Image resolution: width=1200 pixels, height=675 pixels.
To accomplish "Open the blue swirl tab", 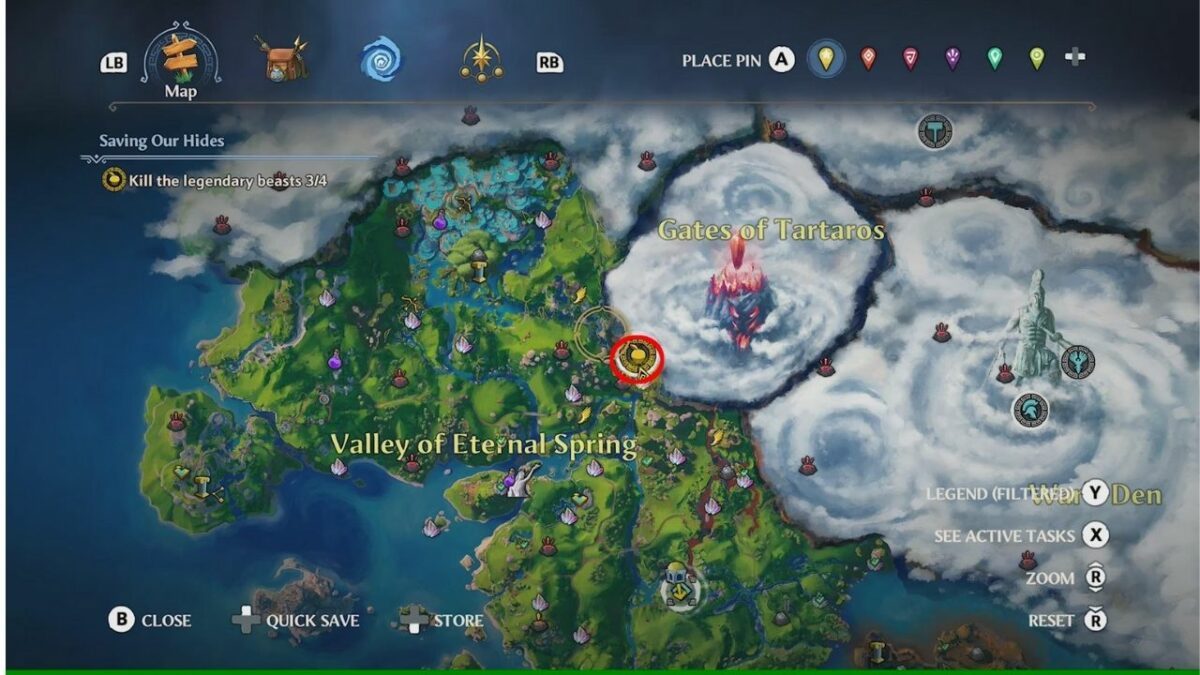I will point(381,60).
